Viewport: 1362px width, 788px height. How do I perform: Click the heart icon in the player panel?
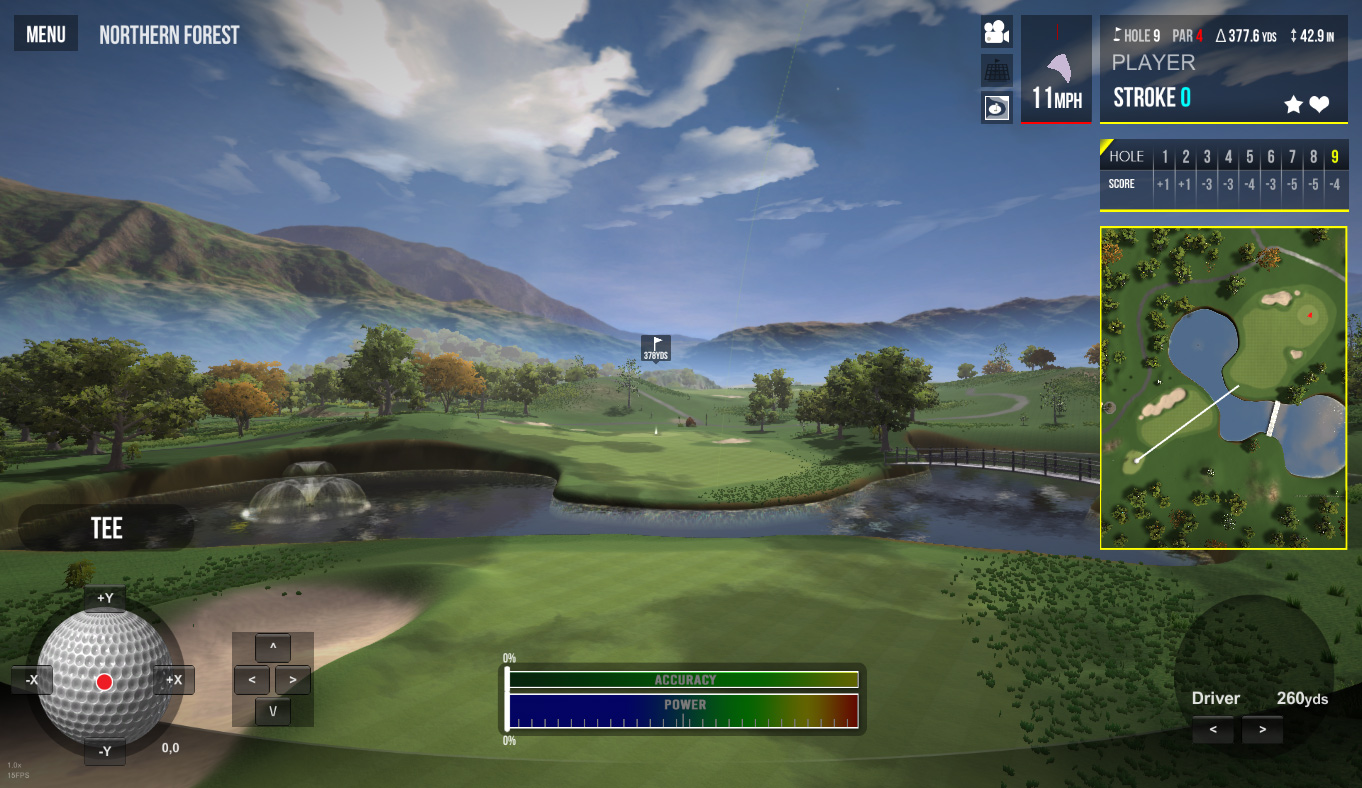1319,104
